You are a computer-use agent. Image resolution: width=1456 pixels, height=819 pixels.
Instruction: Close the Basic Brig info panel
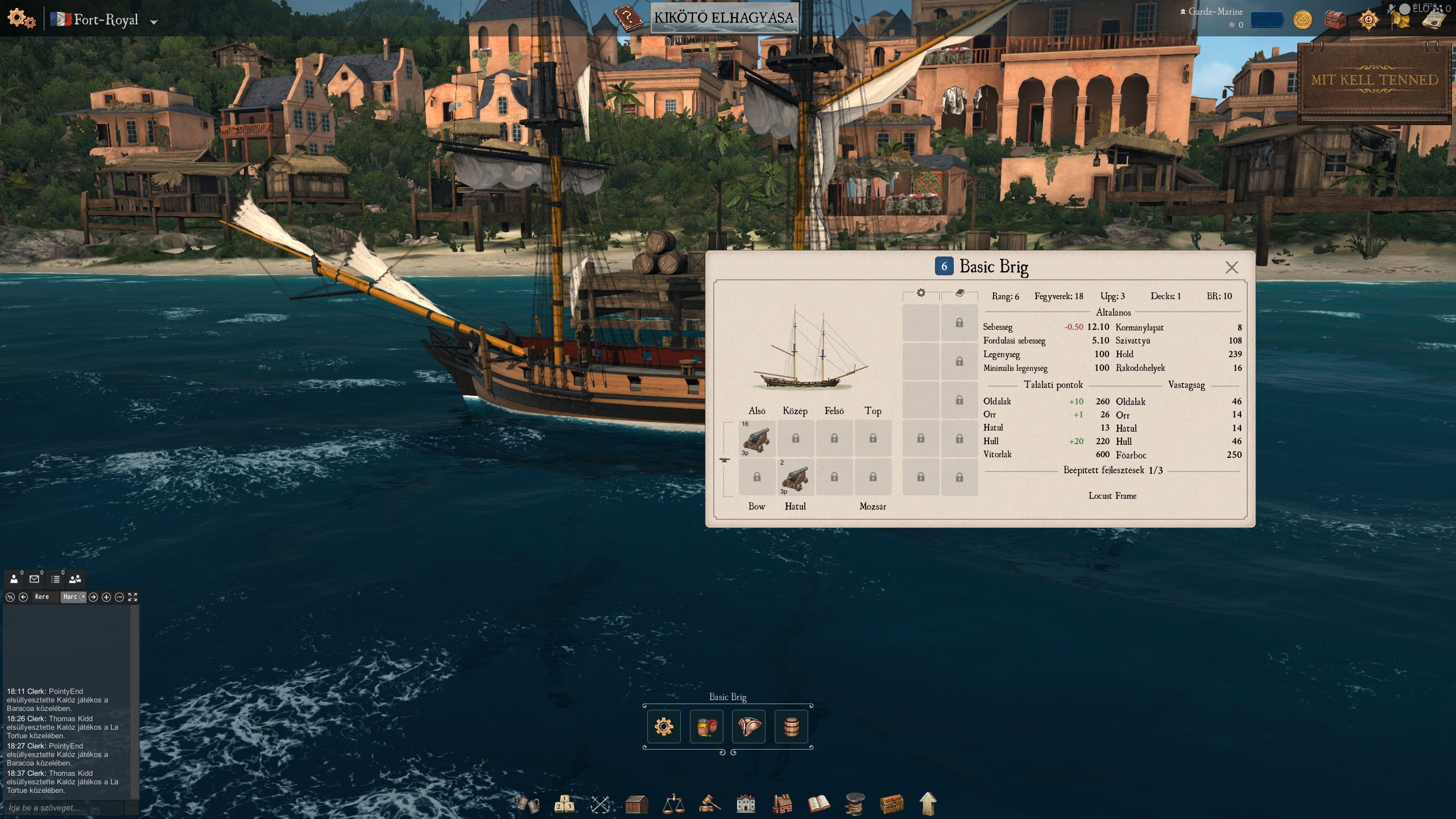[1231, 267]
